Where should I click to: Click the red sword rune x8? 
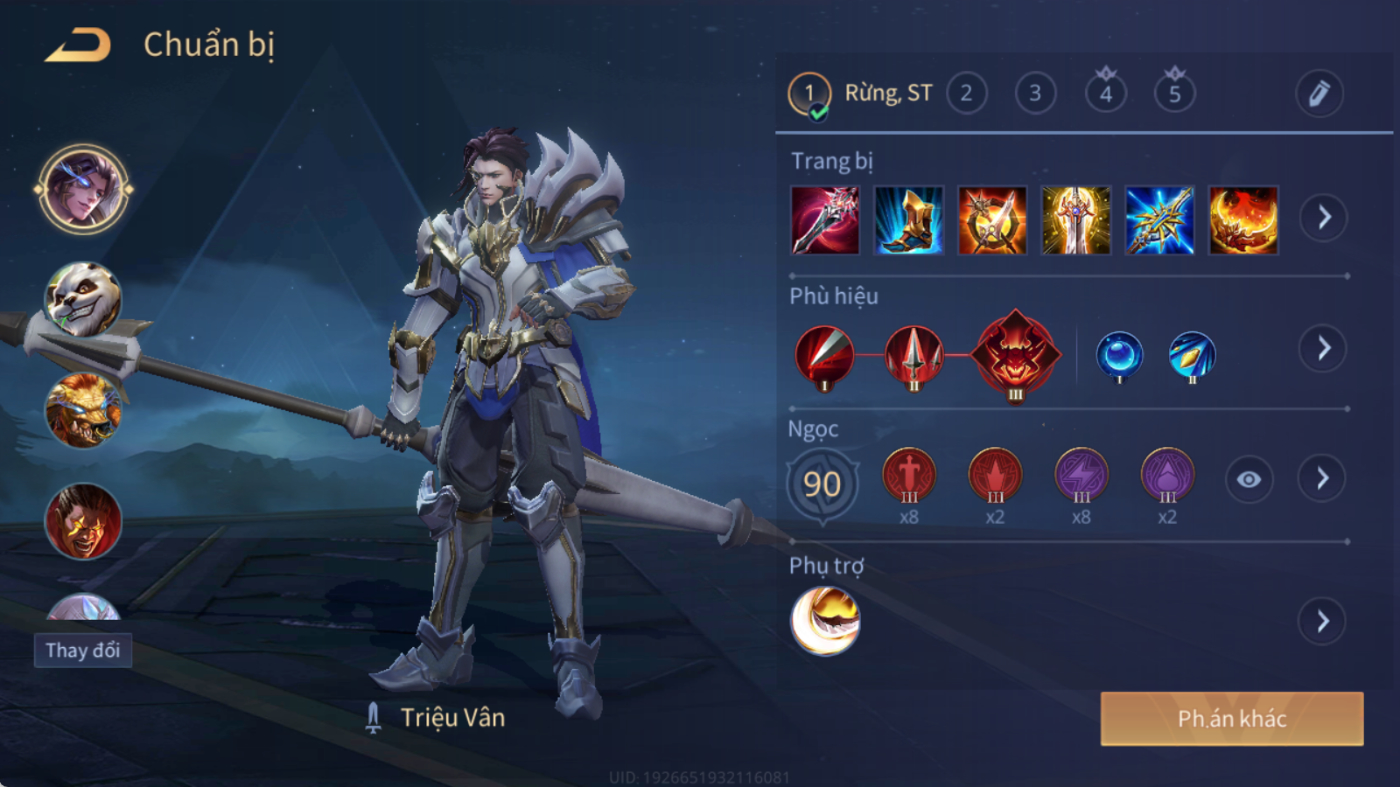coord(909,475)
